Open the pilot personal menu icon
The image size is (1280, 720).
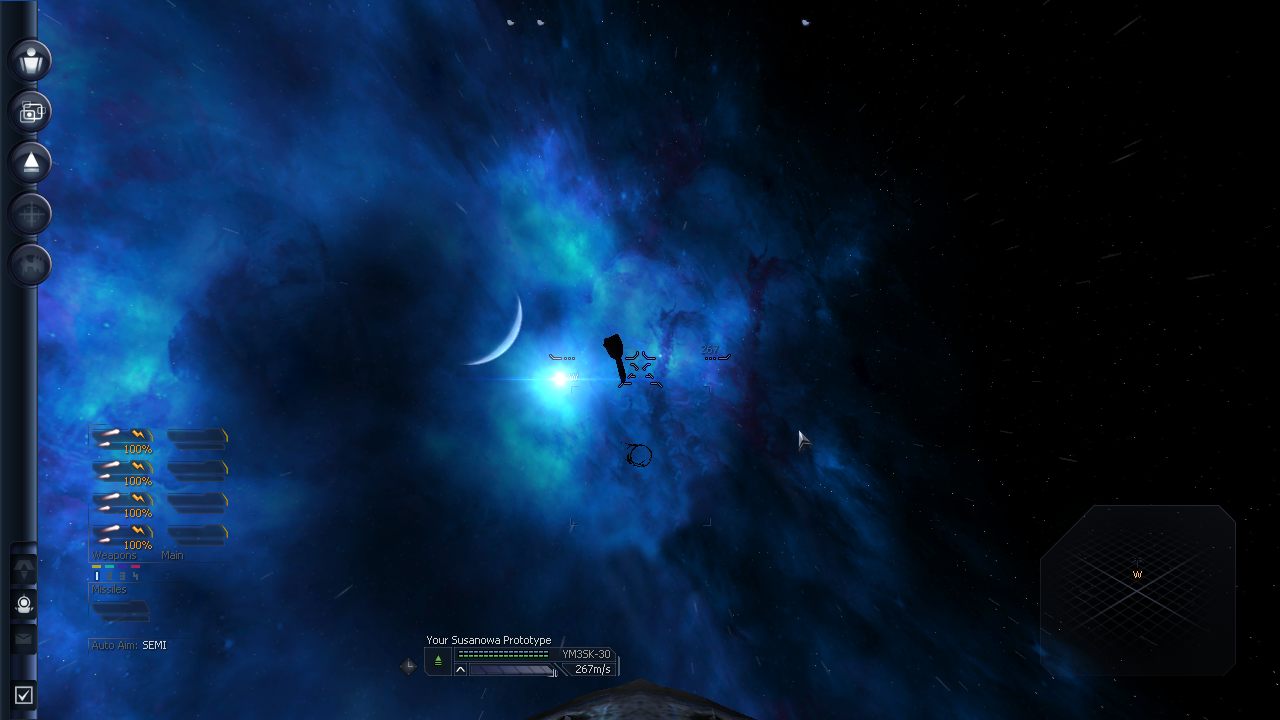point(31,60)
